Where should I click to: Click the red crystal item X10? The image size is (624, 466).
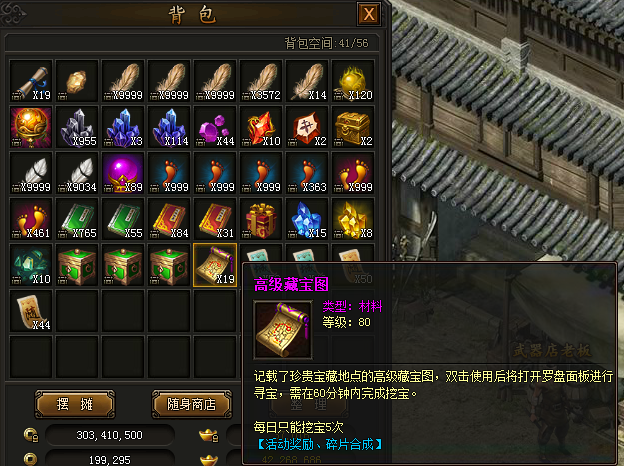point(261,126)
